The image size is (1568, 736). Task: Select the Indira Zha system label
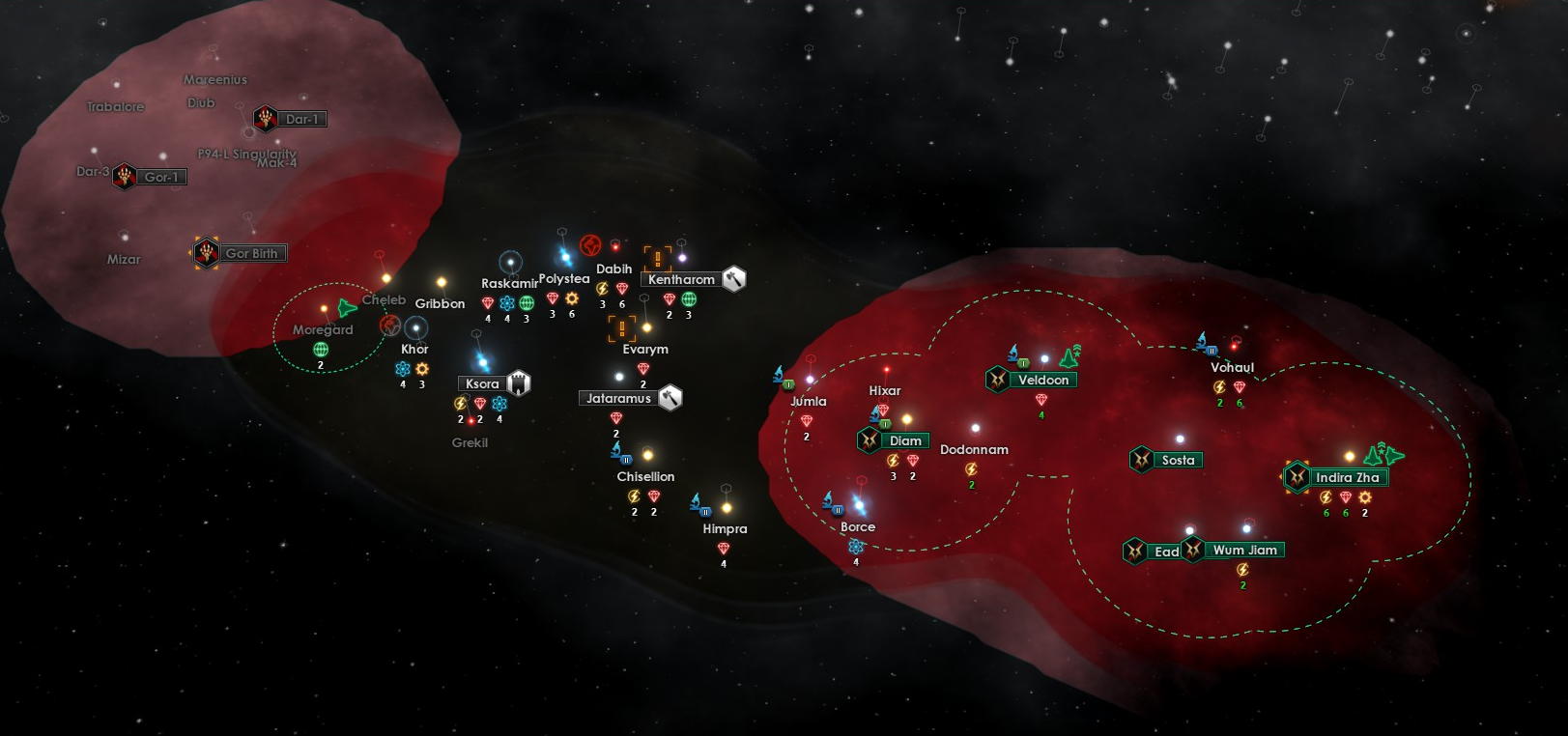[1347, 477]
